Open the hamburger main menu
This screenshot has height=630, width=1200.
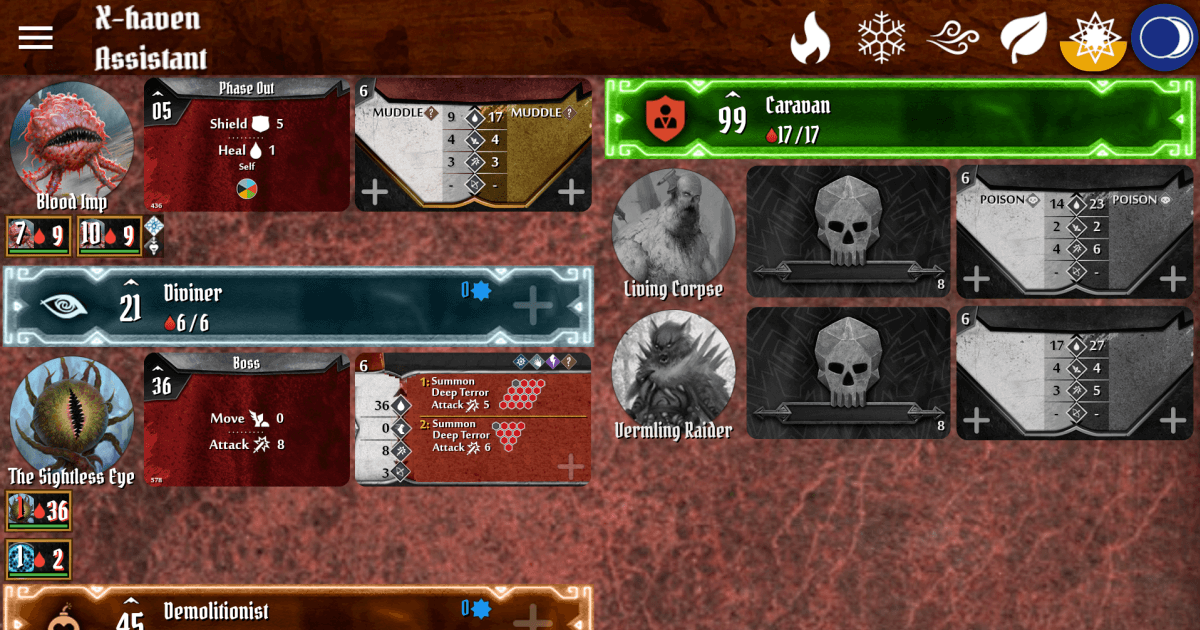pos(35,37)
